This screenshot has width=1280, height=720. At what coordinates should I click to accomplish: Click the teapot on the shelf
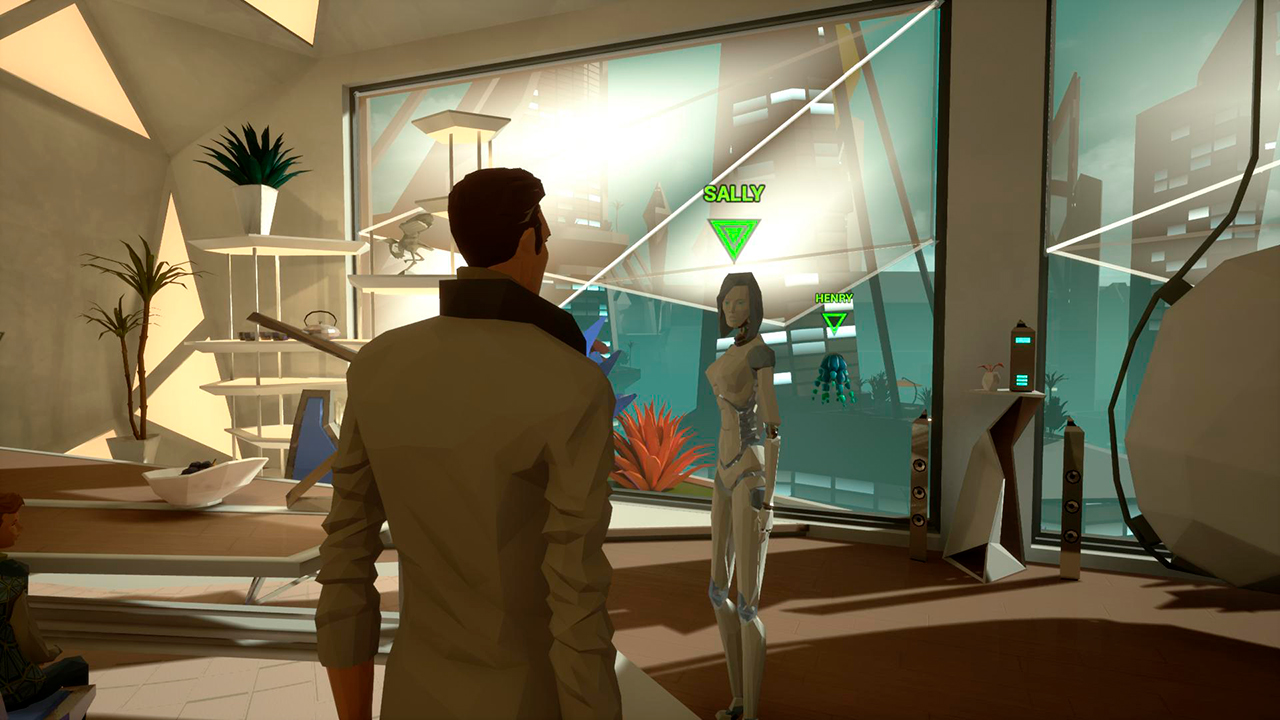tap(320, 325)
